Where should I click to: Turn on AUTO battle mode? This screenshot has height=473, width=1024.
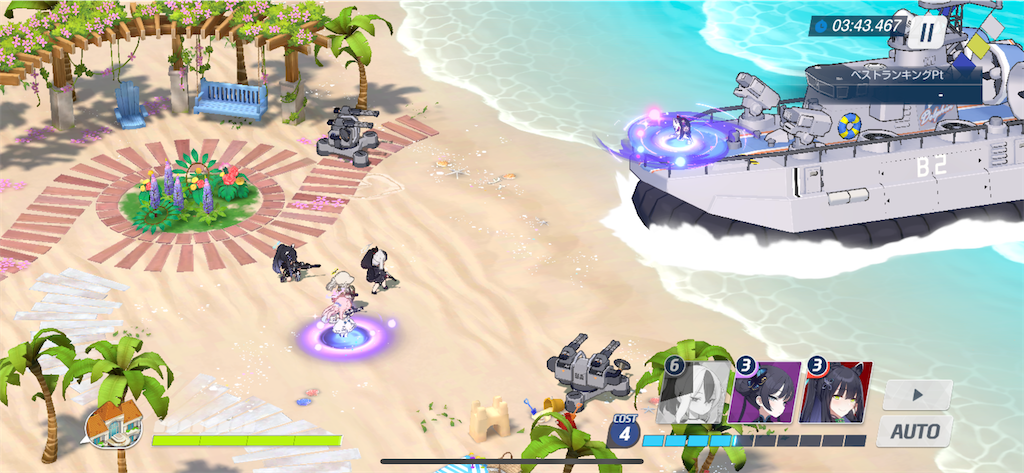click(915, 431)
